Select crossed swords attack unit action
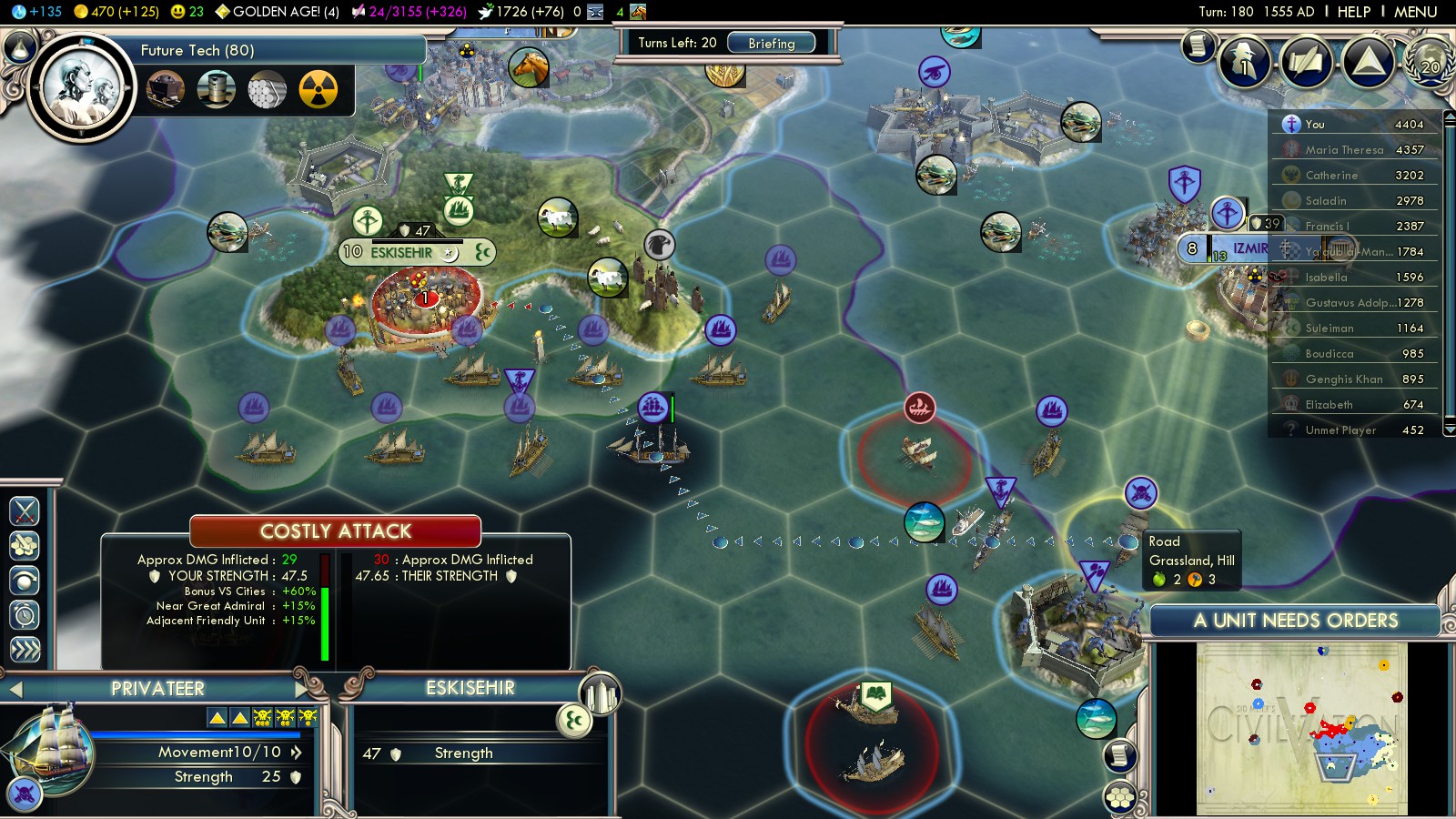Image resolution: width=1456 pixels, height=819 pixels. (25, 511)
